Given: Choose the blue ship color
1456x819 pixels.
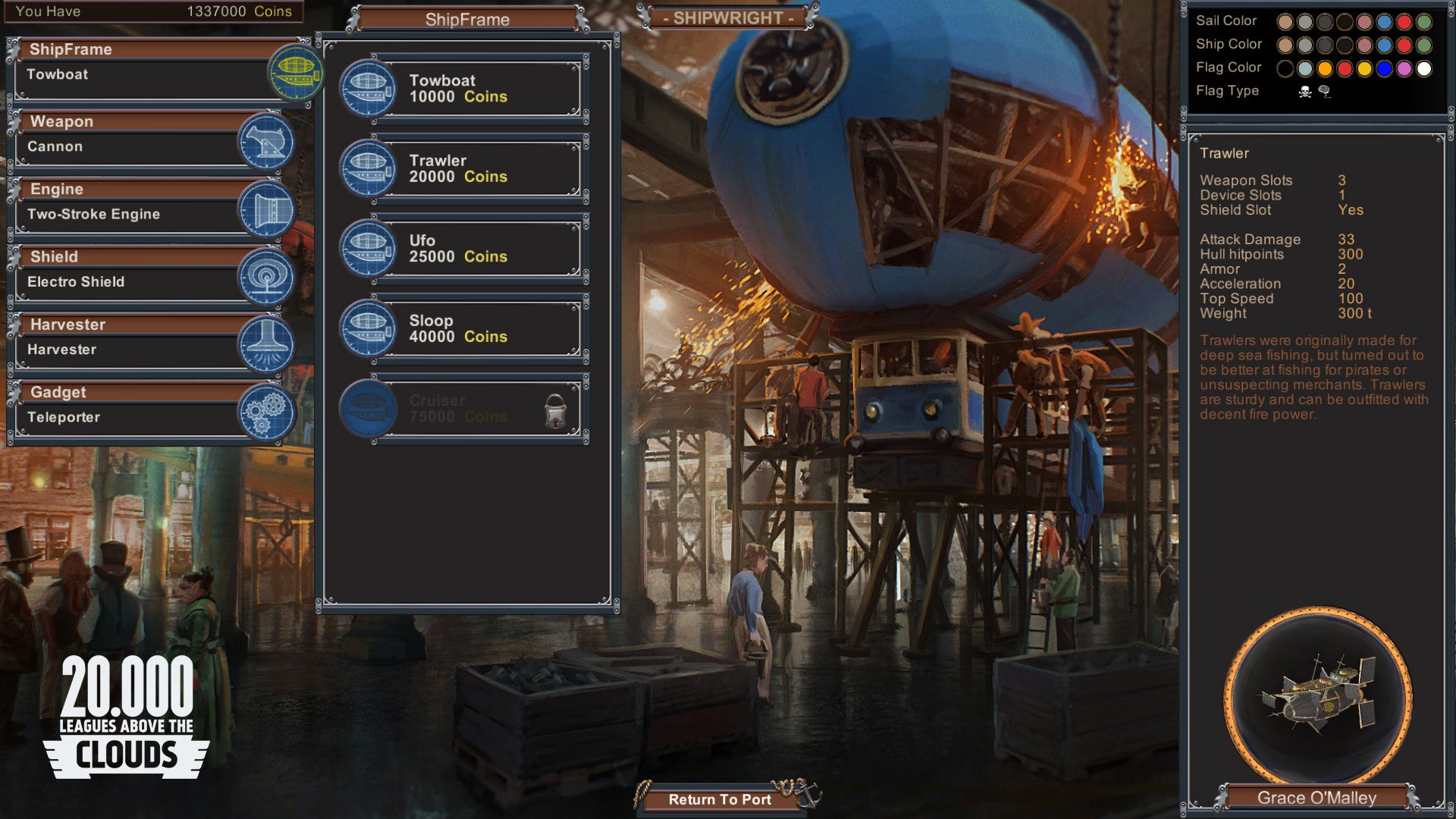Looking at the screenshot, I should pyautogui.click(x=1384, y=45).
